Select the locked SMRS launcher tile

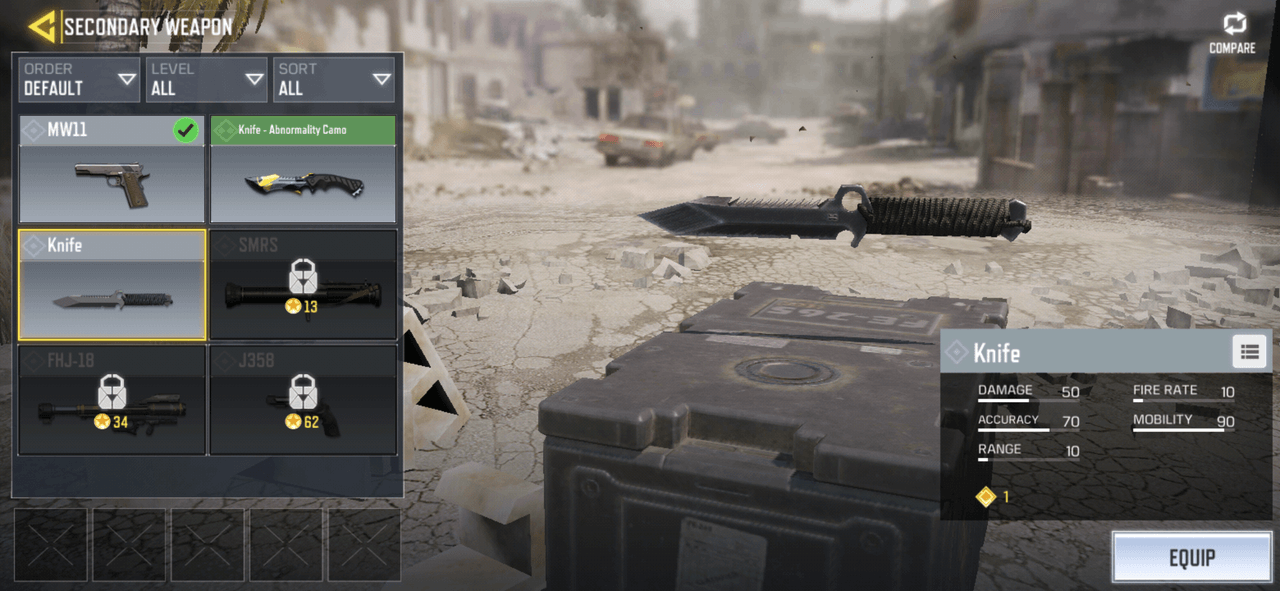(303, 285)
